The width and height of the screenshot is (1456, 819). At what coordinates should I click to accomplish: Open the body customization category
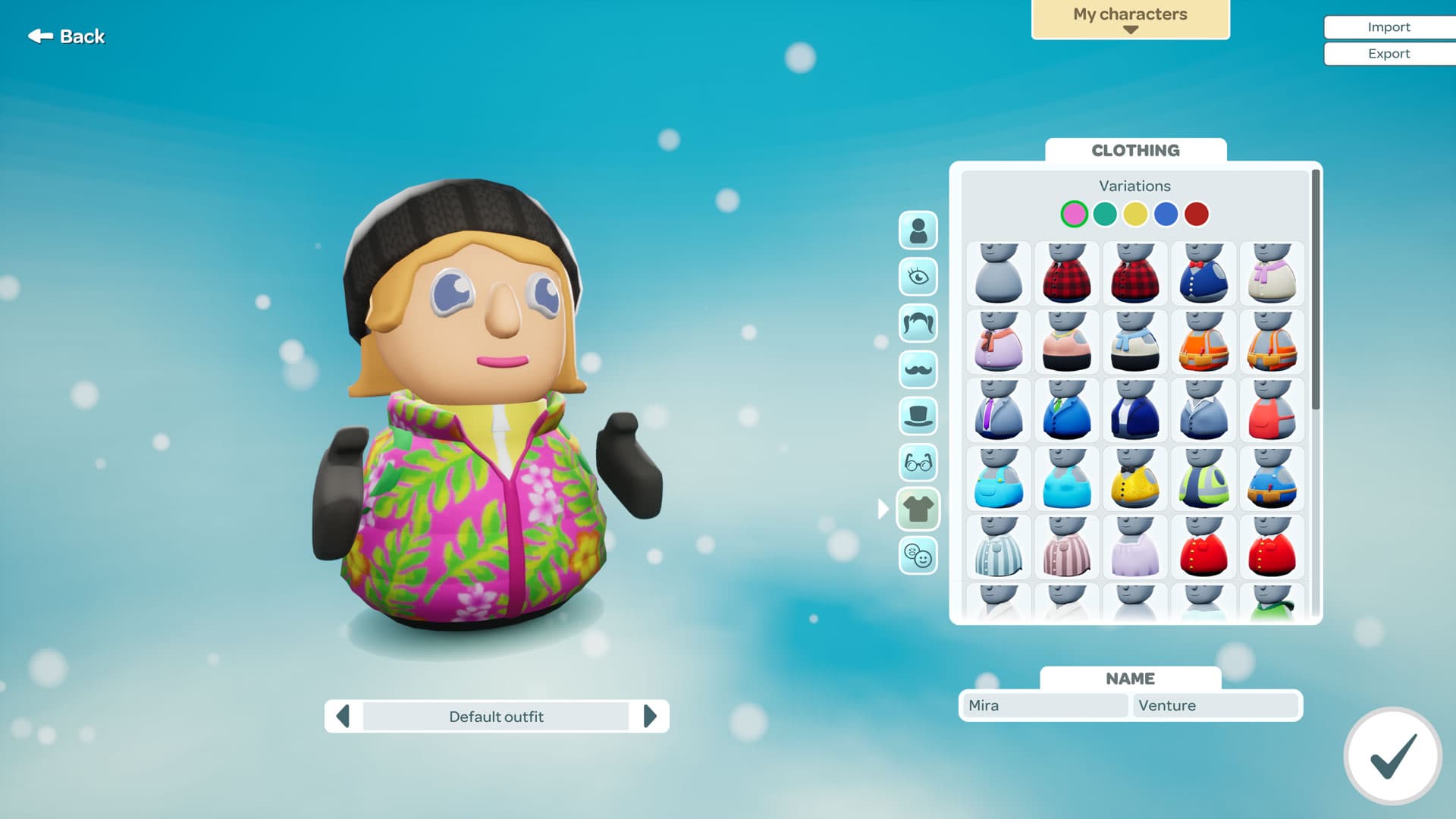pos(918,230)
